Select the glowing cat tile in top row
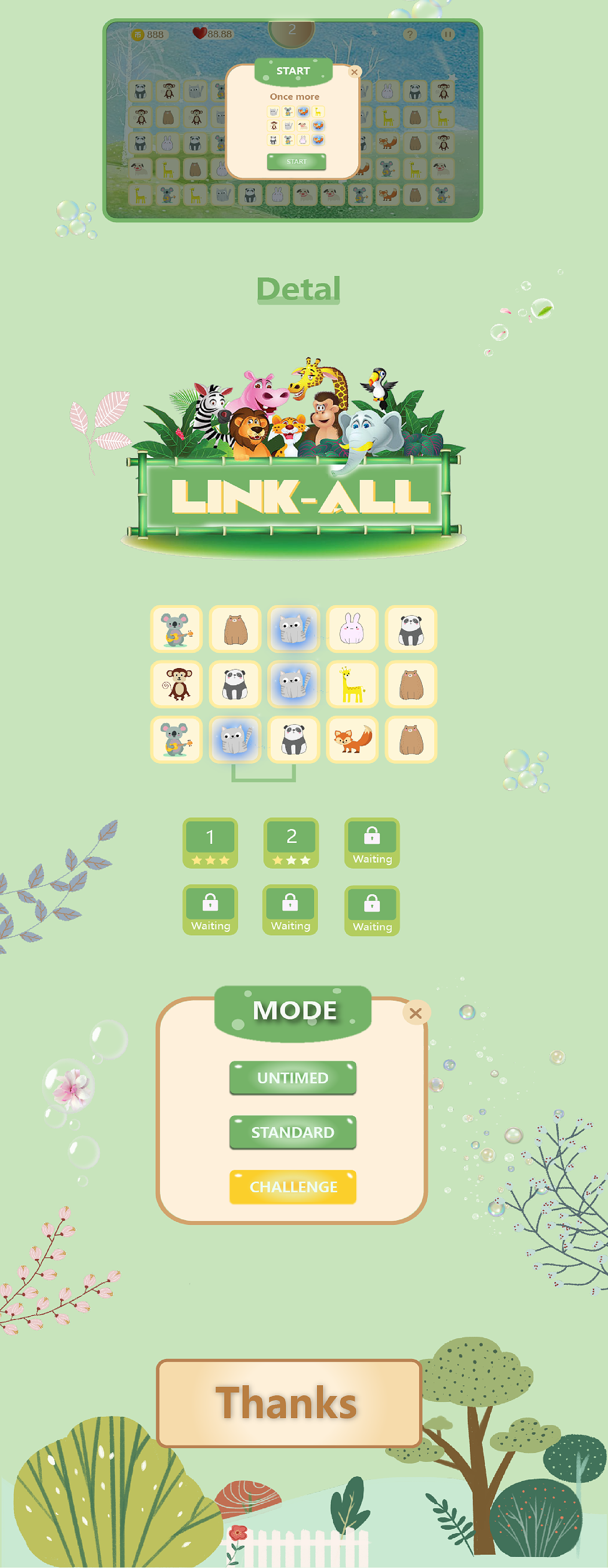The image size is (608, 1568). tap(294, 629)
